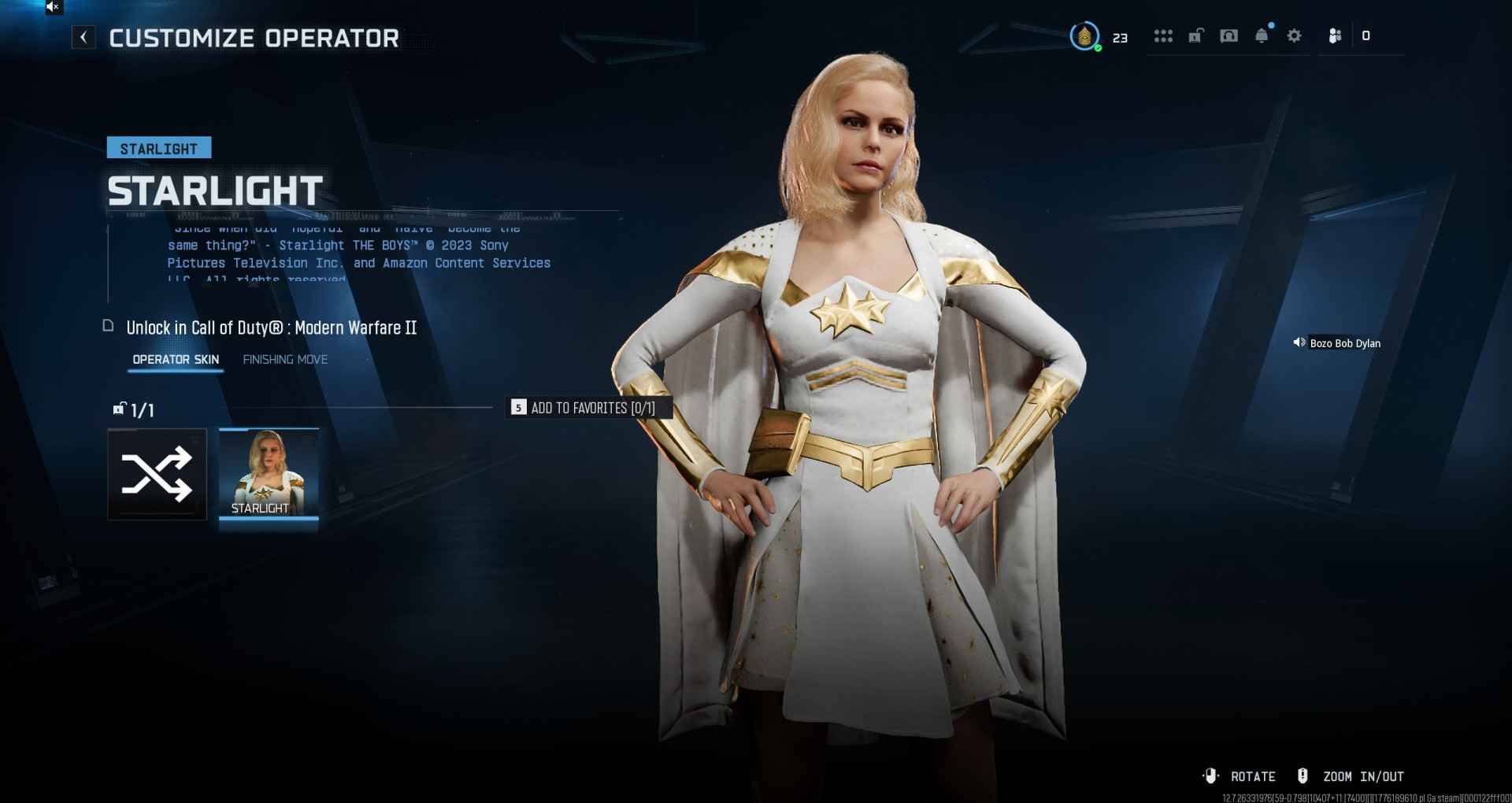The image size is (1512, 803).
Task: Select the random shuffle skin tile
Action: [157, 474]
